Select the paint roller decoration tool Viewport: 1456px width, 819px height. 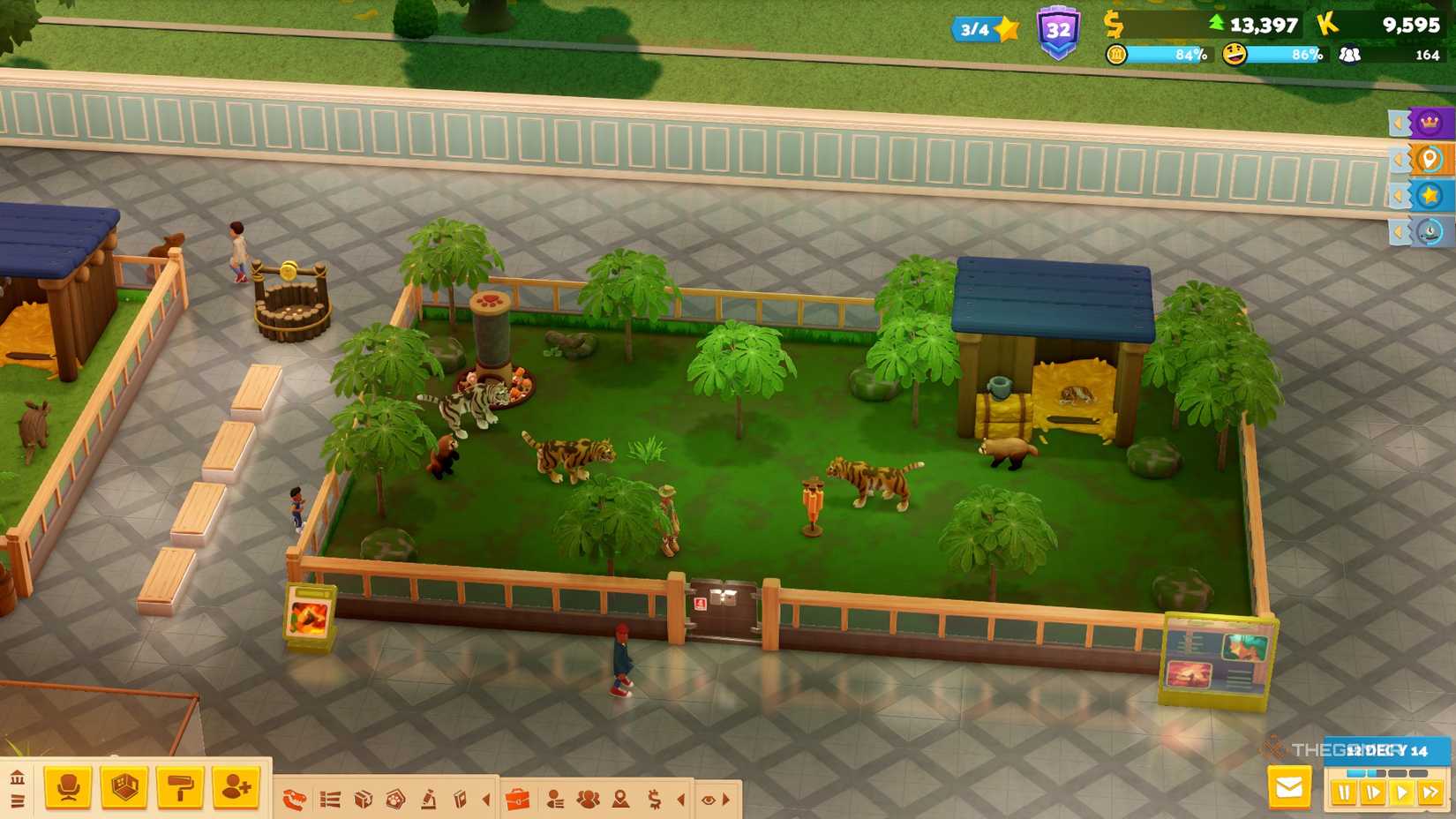coord(179,785)
